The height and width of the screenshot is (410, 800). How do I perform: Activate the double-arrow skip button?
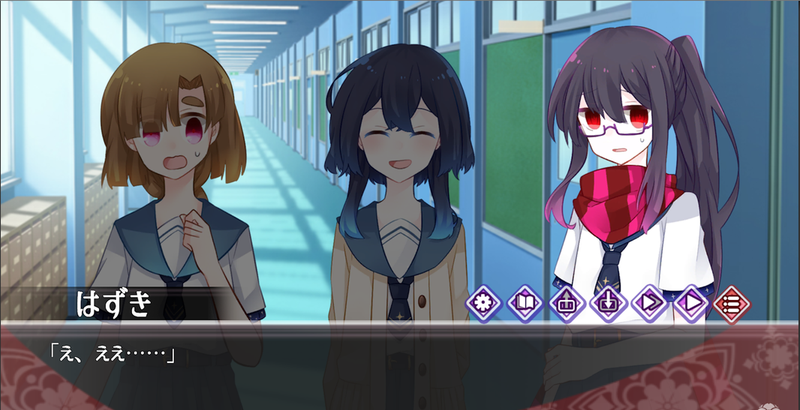coord(649,300)
